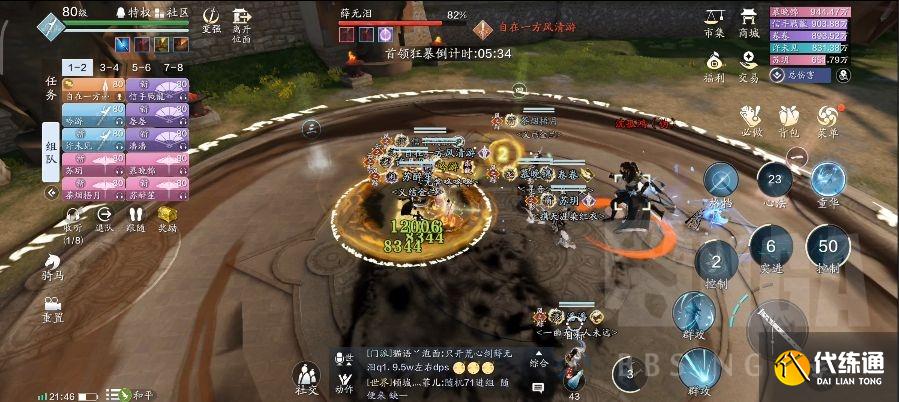Open the 奖励 reward chest

coord(166,216)
